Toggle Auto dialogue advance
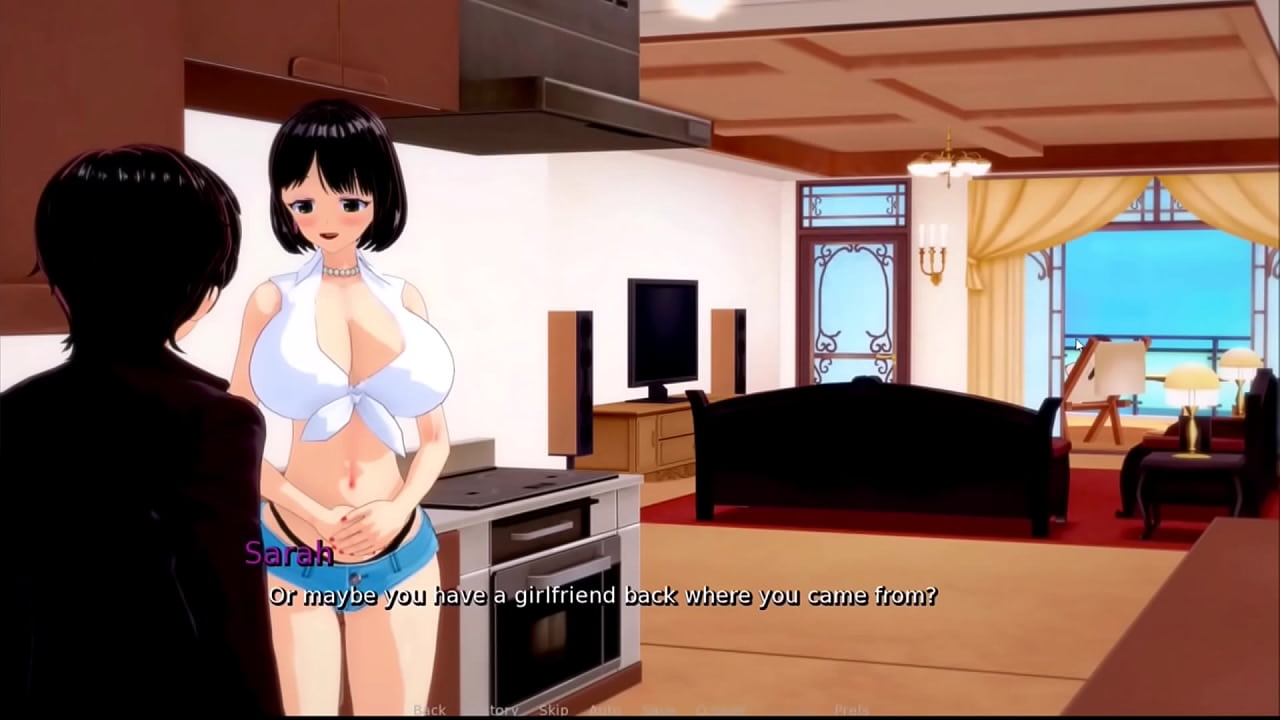This screenshot has height=720, width=1280. pos(605,710)
